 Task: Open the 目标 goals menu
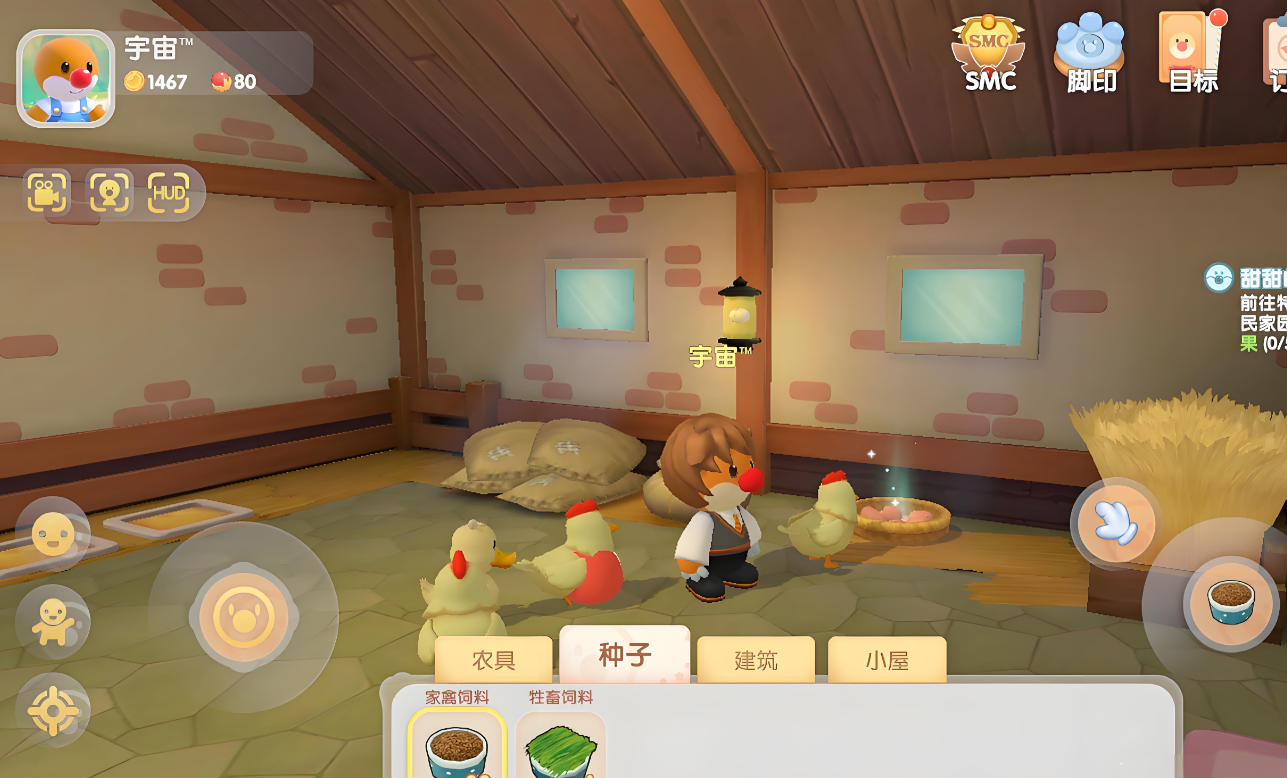[x=1190, y=54]
